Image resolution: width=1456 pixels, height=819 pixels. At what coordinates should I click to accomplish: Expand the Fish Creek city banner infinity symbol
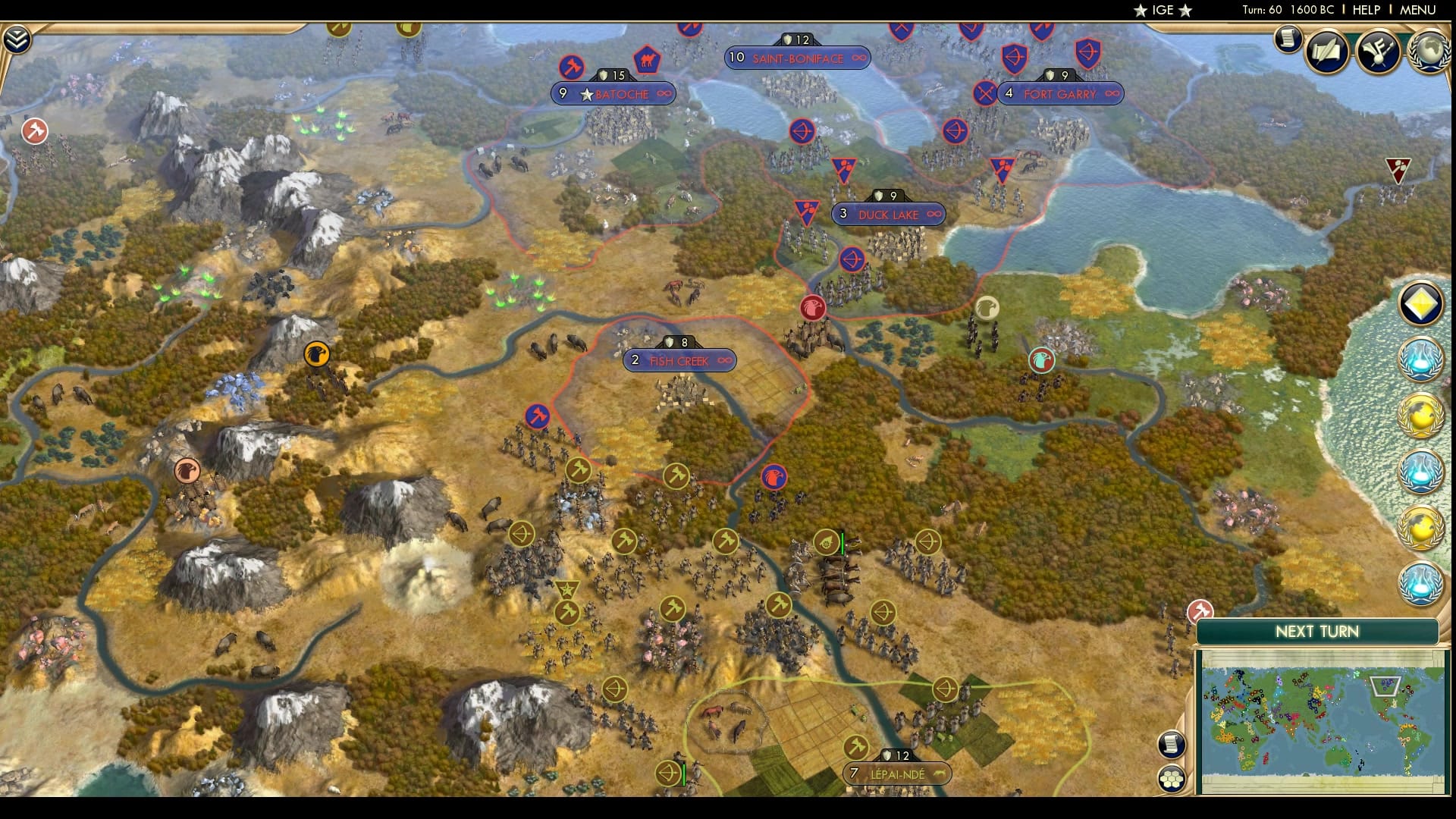(724, 361)
